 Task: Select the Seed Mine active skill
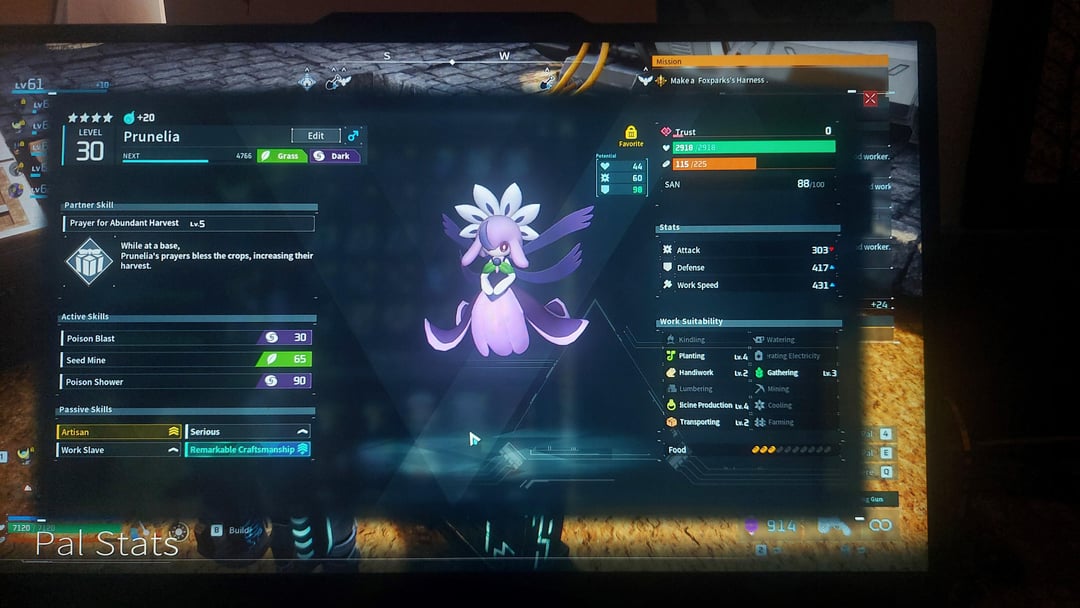(187, 360)
